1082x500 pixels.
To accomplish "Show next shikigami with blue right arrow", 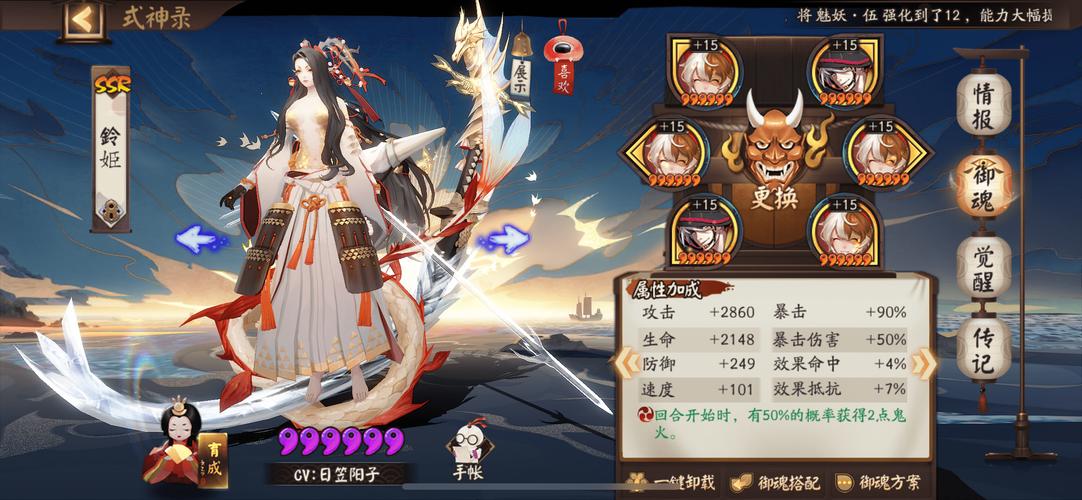I will 507,239.
